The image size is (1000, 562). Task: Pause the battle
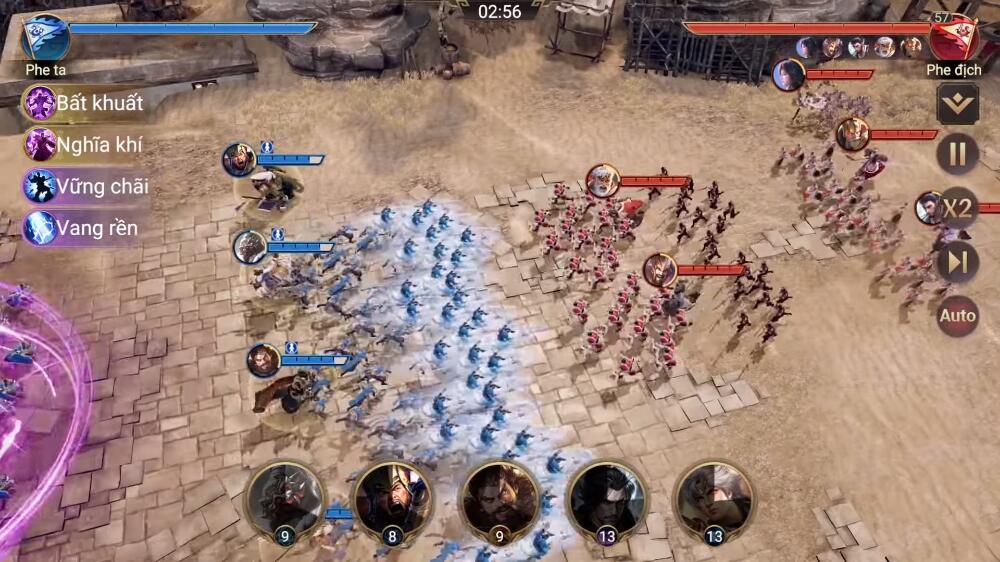click(957, 154)
